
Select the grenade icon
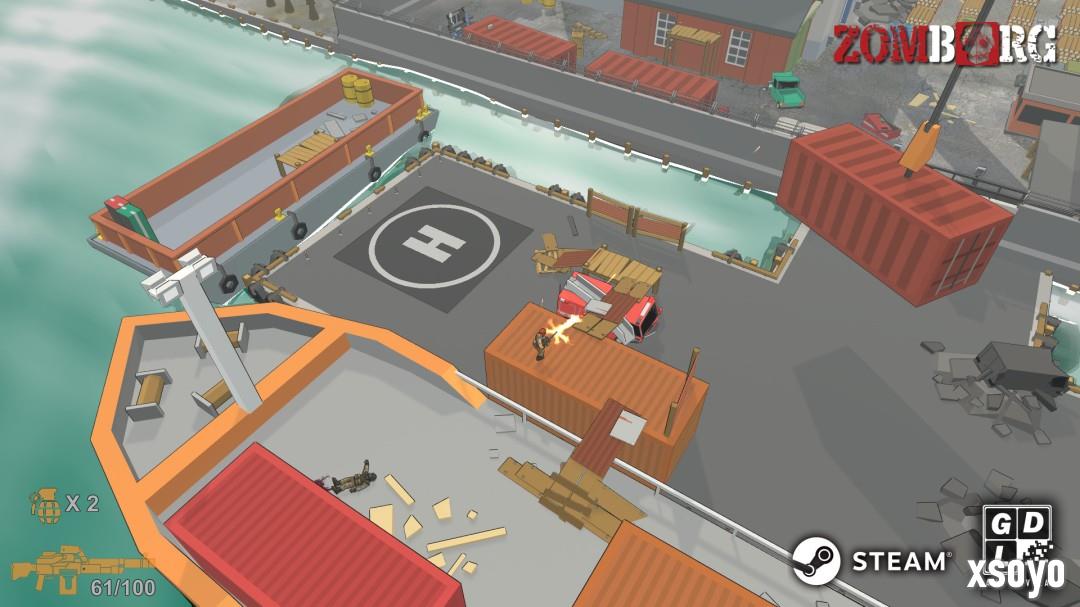[45, 503]
